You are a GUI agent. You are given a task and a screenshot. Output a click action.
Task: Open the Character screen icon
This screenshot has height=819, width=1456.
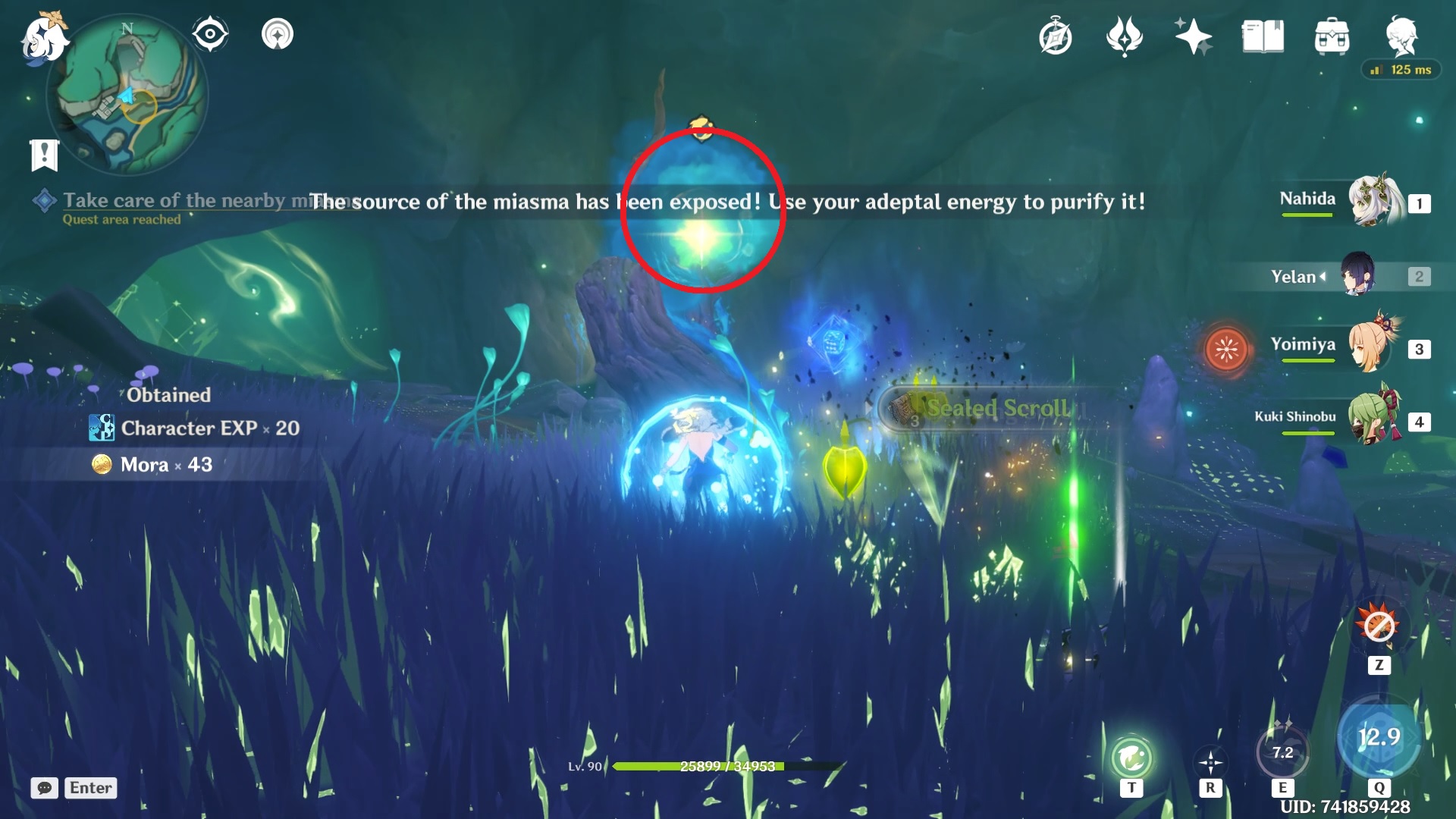pos(1404,36)
